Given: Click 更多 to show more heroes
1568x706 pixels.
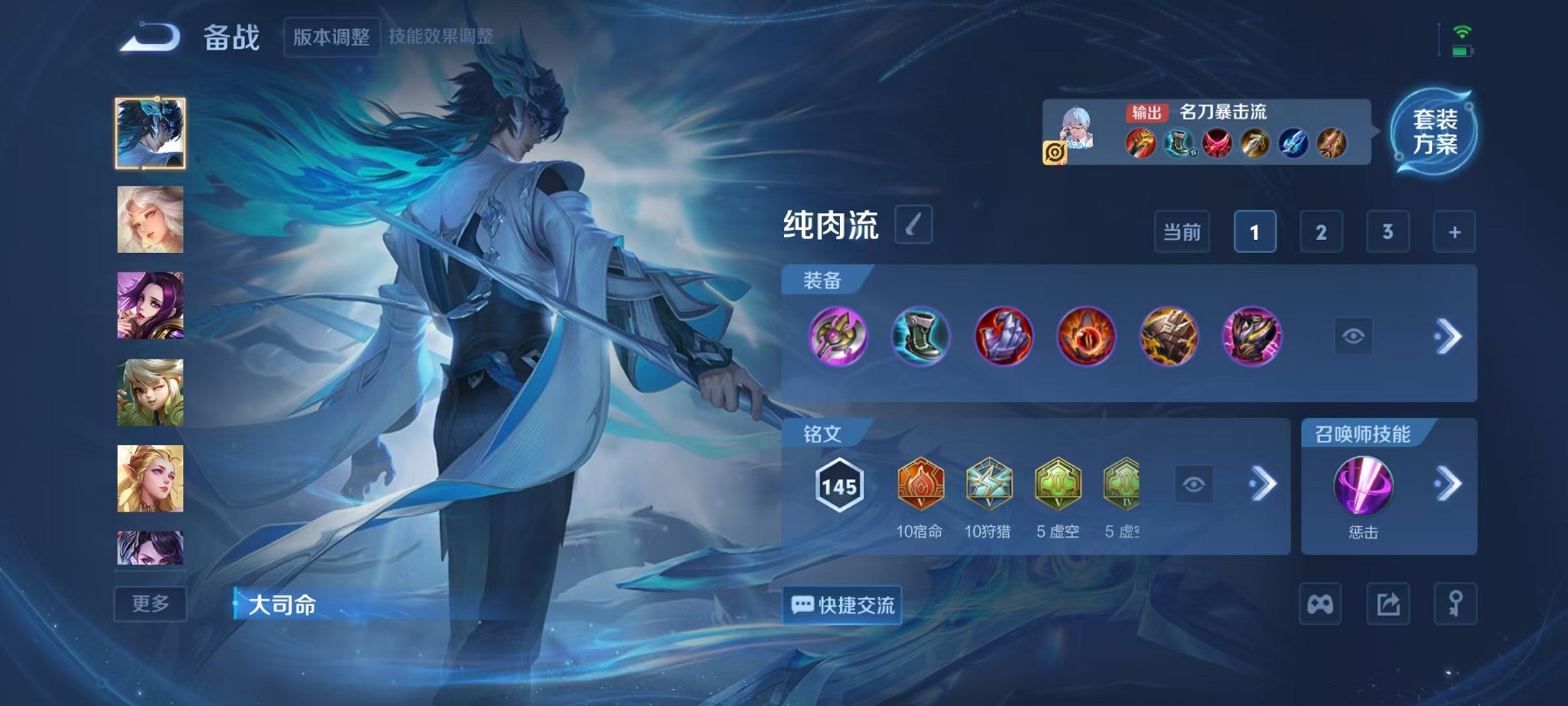Looking at the screenshot, I should click(151, 604).
